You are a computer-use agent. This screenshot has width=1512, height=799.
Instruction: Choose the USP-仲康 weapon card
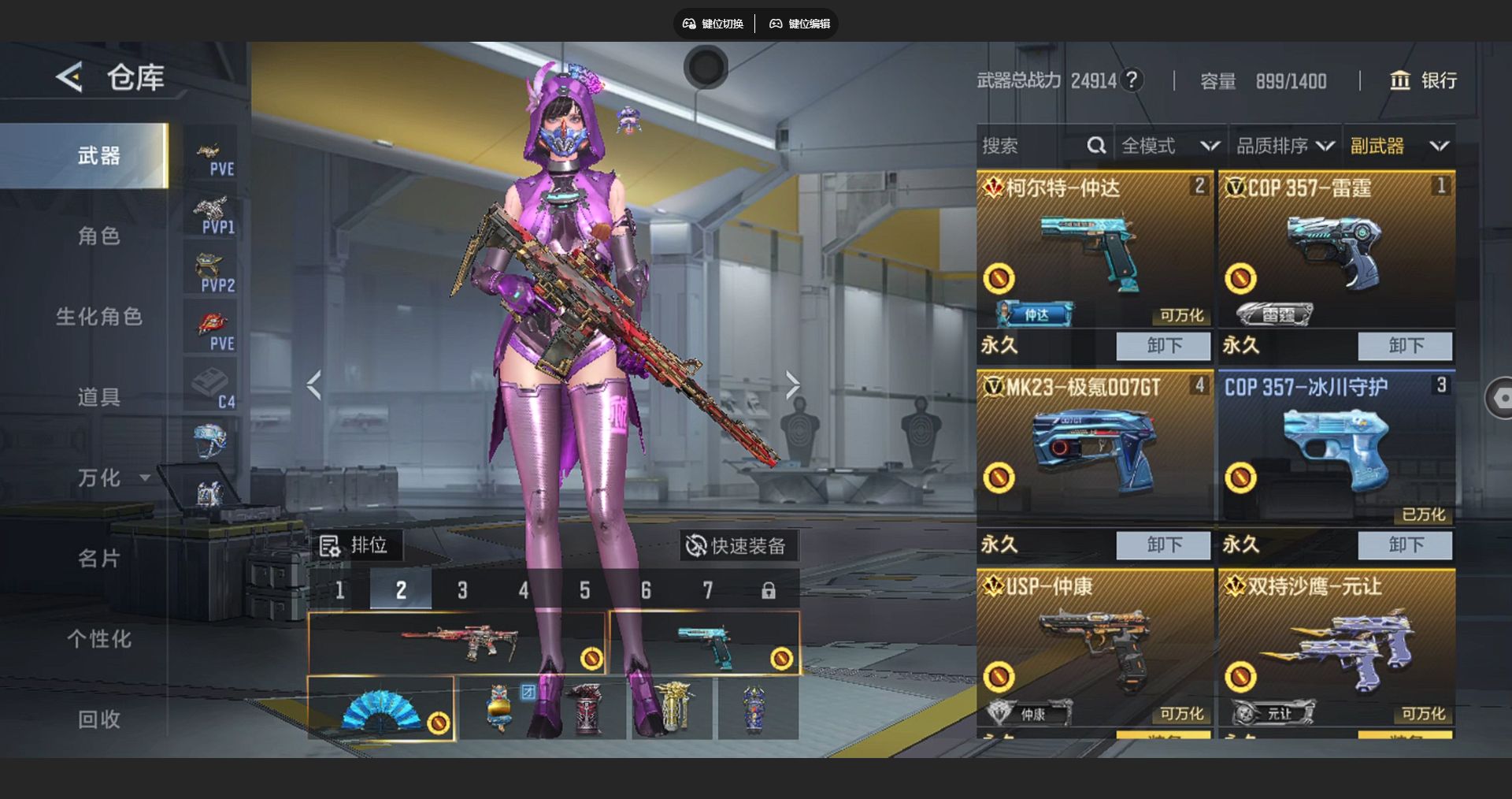pyautogui.click(x=1095, y=646)
